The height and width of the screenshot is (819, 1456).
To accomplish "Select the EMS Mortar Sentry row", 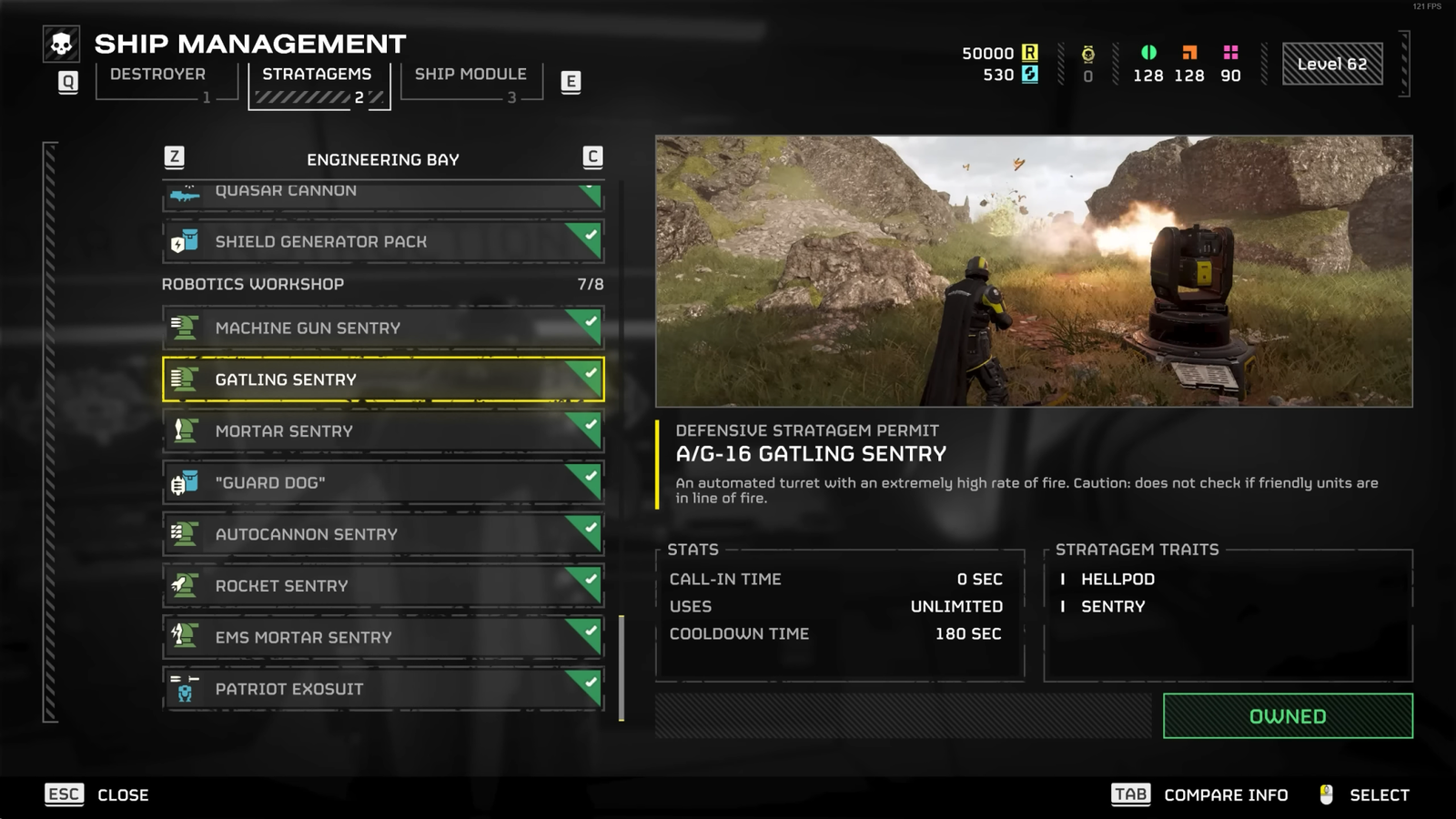I will click(382, 638).
